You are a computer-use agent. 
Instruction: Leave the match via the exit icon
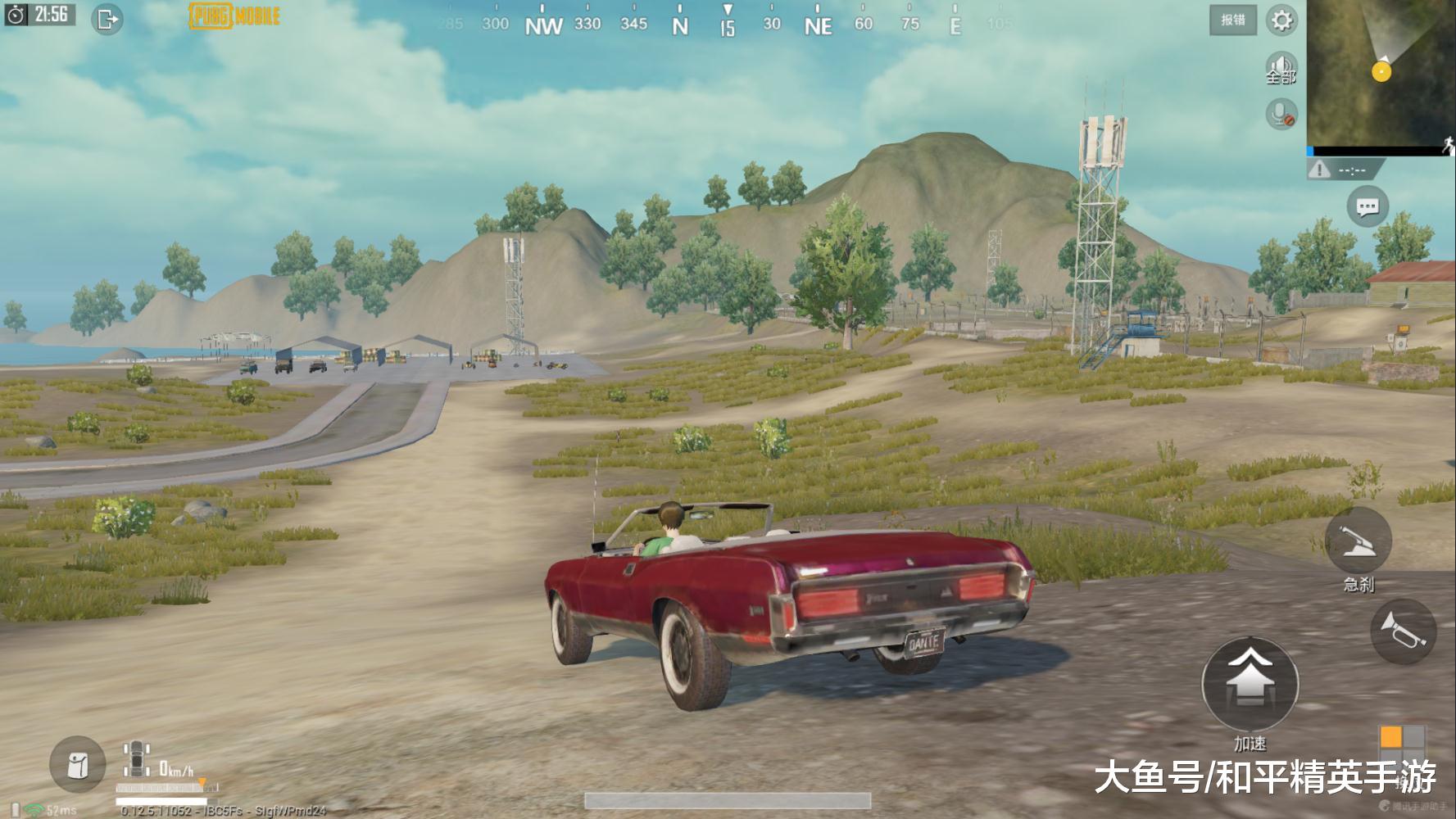107,19
